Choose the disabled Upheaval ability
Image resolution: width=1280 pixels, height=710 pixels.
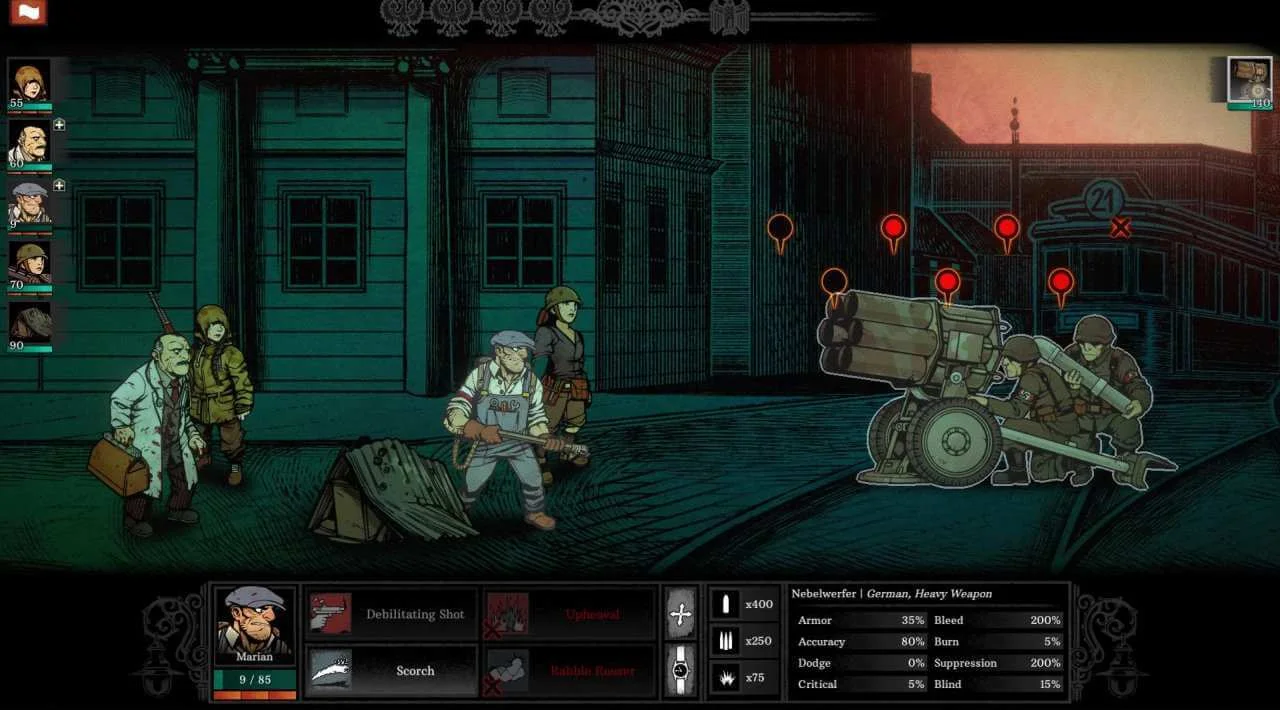click(569, 614)
